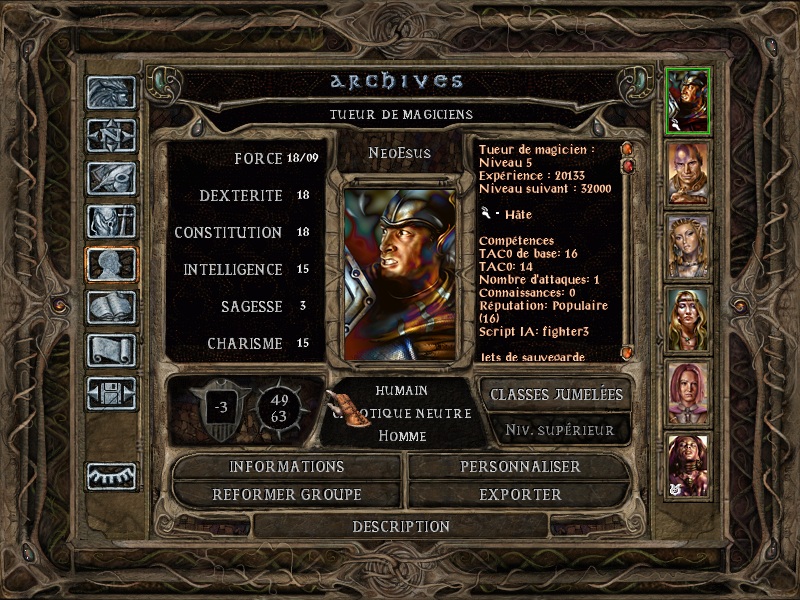
Task: Open the Informations panel
Action: pos(287,467)
